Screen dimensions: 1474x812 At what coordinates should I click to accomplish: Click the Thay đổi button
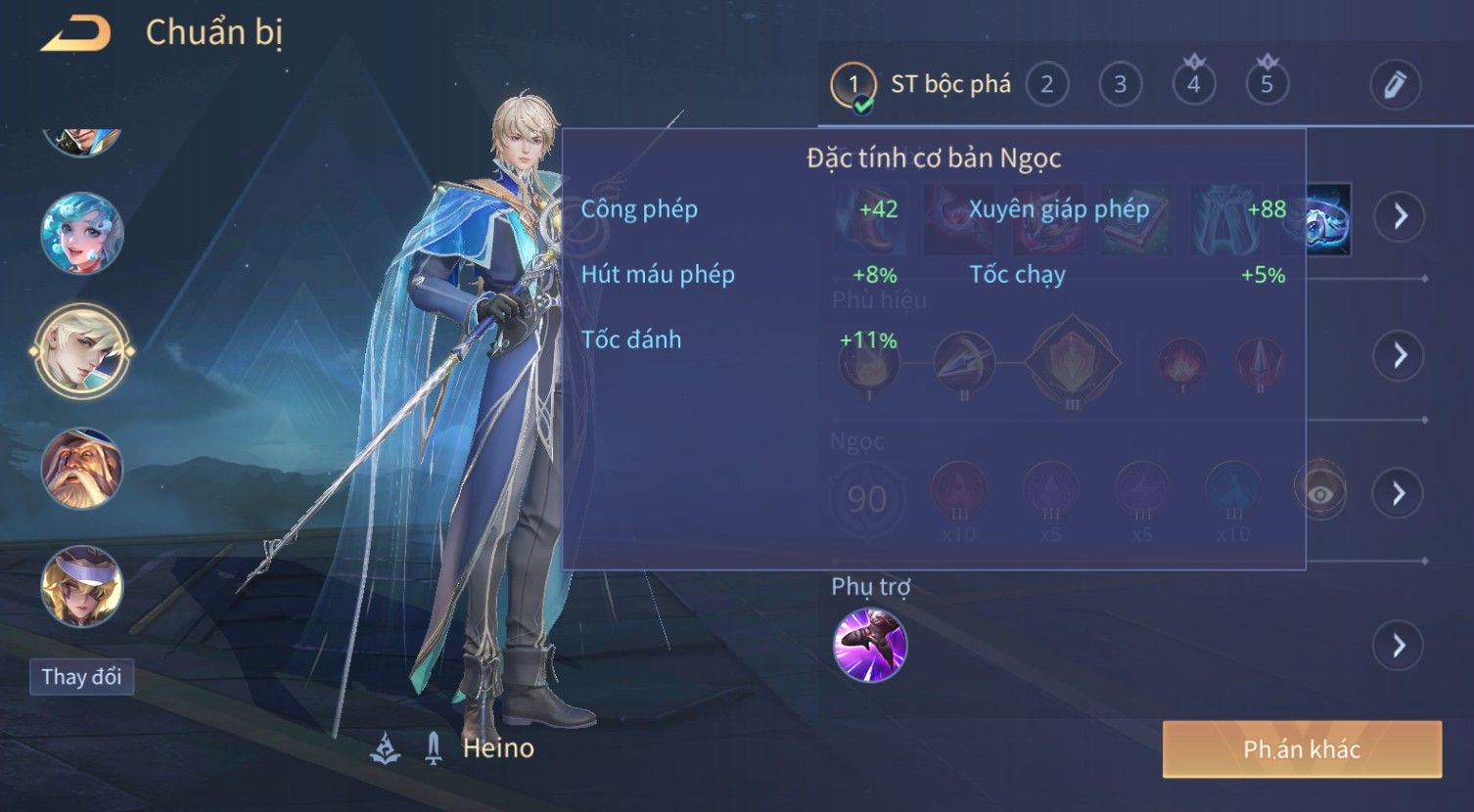[81, 677]
